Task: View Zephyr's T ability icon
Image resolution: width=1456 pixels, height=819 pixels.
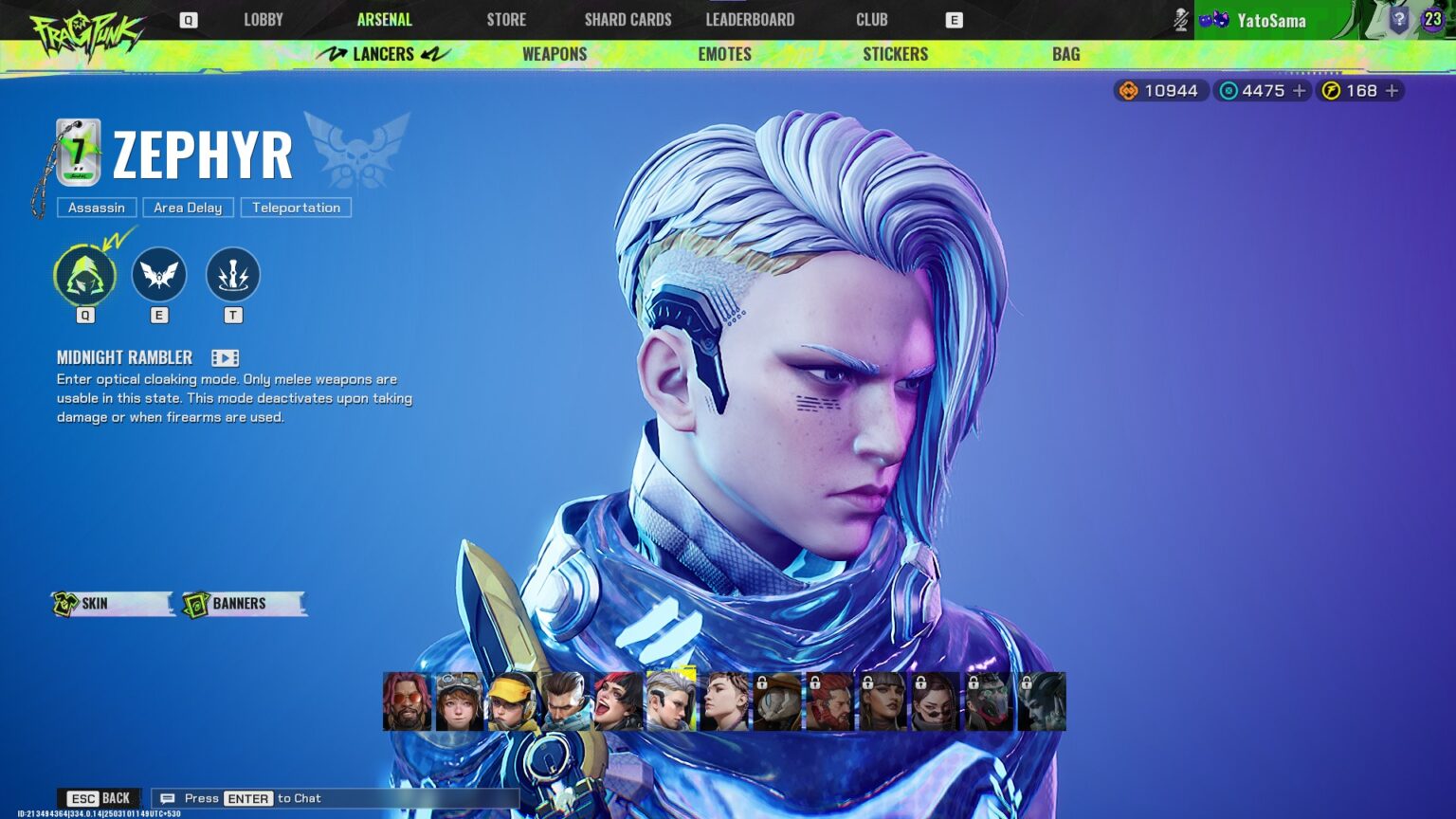Action: (x=232, y=275)
